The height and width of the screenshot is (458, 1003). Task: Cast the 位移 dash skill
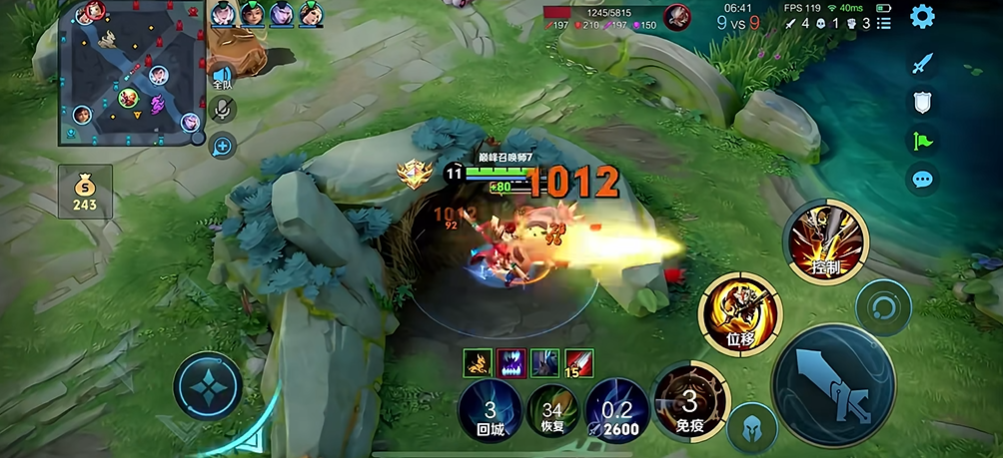click(x=740, y=314)
